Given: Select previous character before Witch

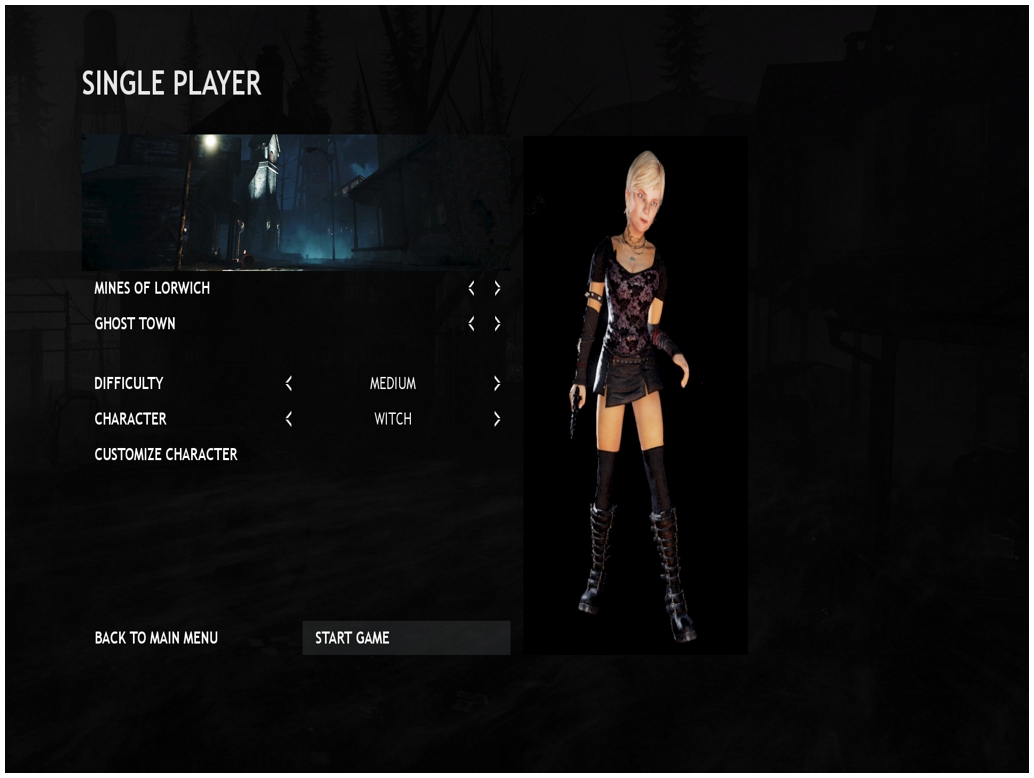Looking at the screenshot, I should pyautogui.click(x=289, y=419).
